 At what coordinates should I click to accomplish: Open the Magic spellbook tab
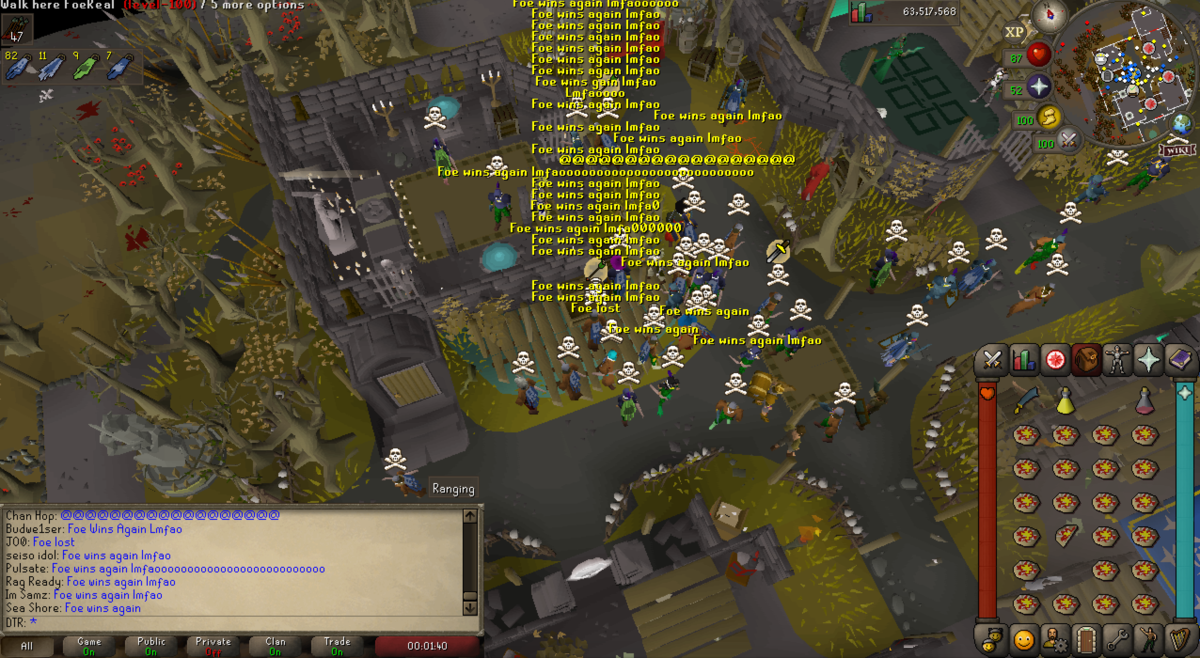point(1180,358)
